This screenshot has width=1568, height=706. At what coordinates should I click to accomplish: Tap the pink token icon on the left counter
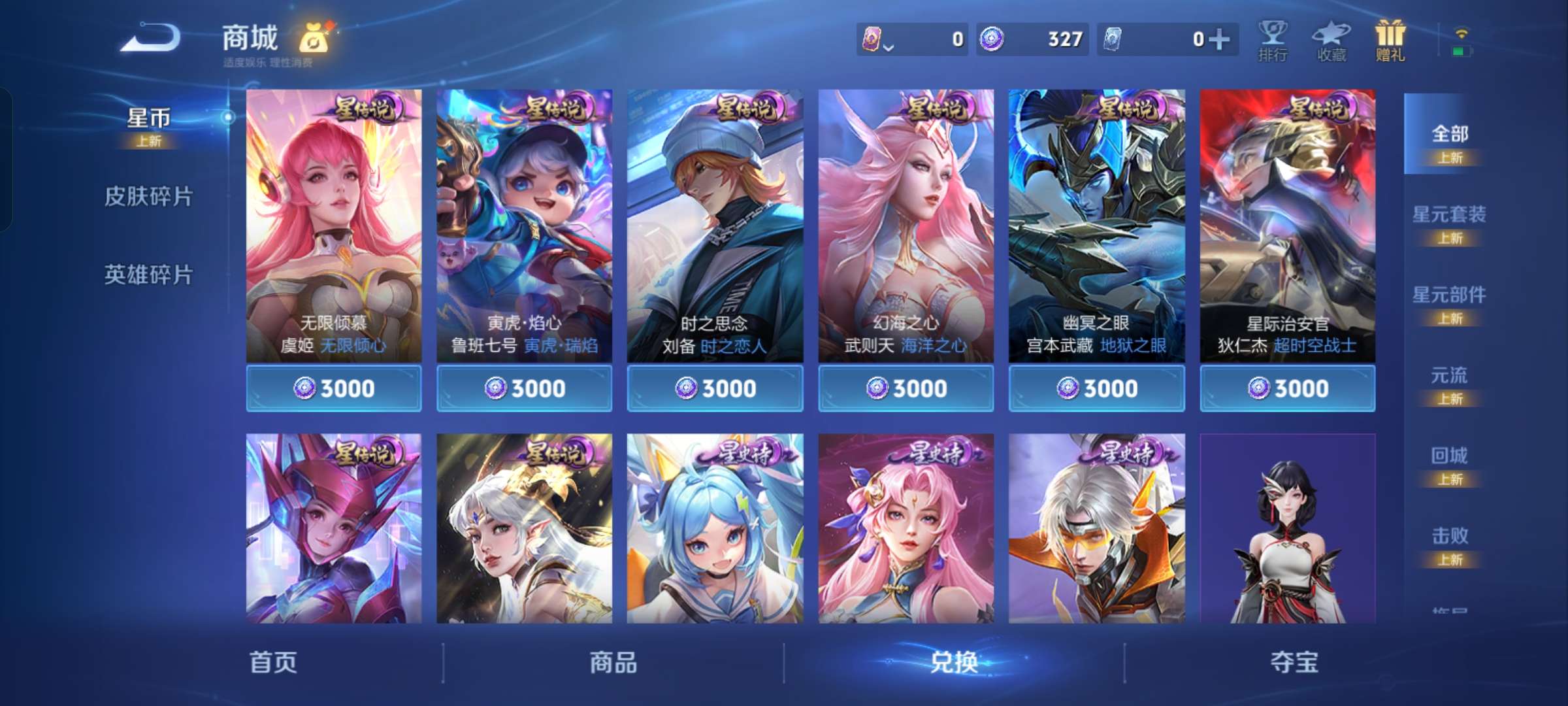pos(872,38)
